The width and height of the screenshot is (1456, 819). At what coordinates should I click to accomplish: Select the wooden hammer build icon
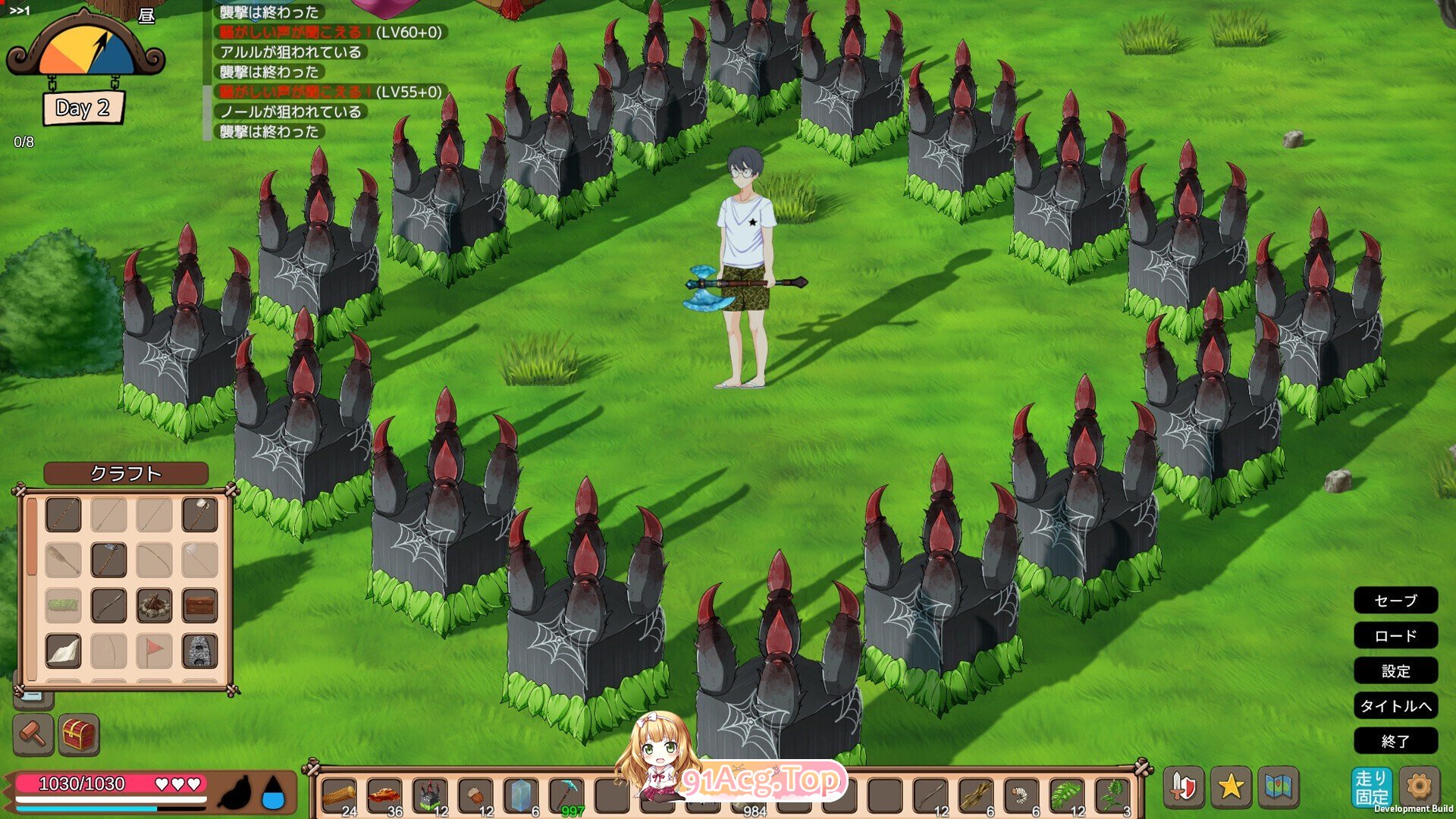pos(33,734)
